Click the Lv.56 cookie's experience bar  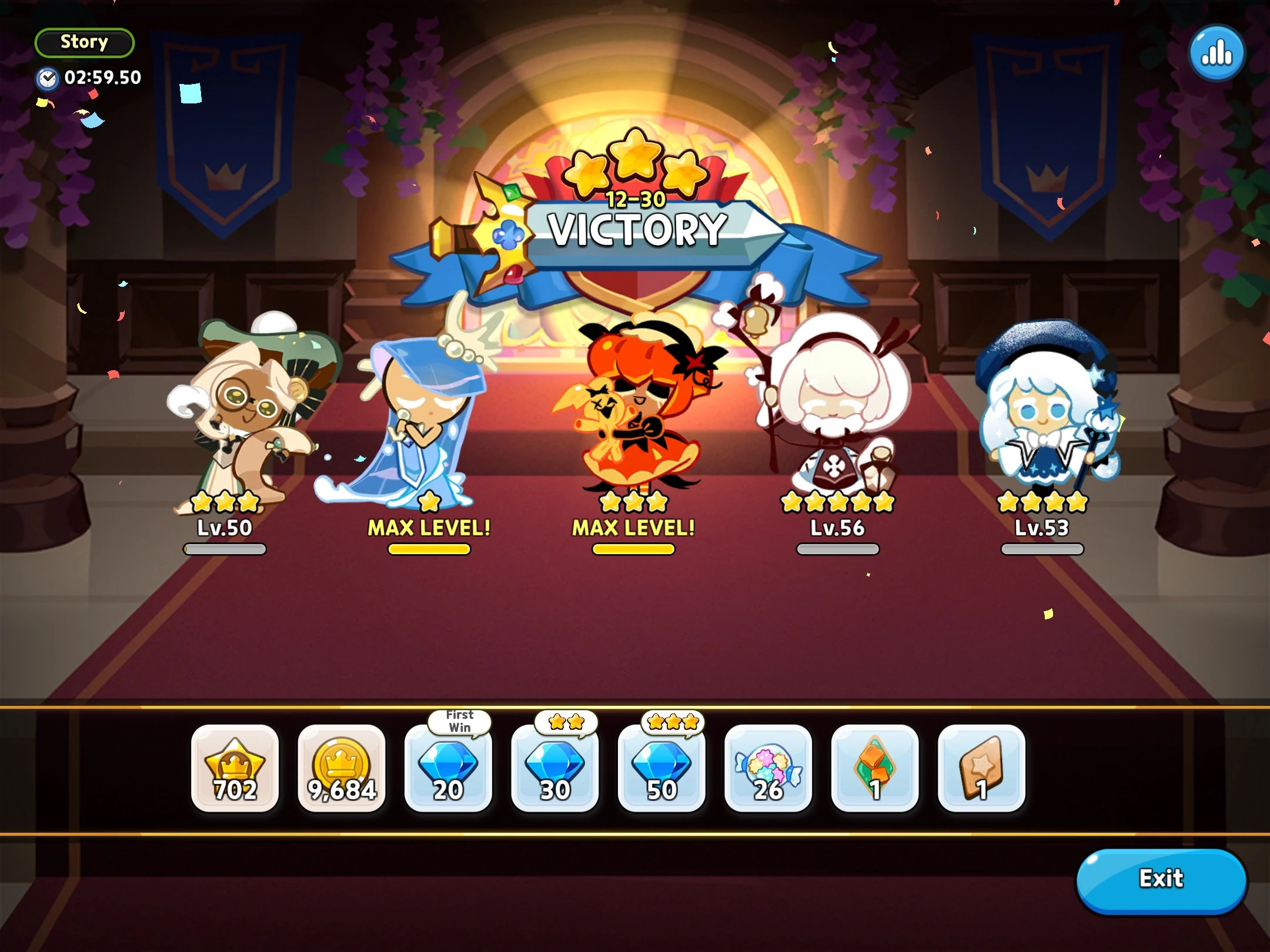pyautogui.click(x=836, y=549)
